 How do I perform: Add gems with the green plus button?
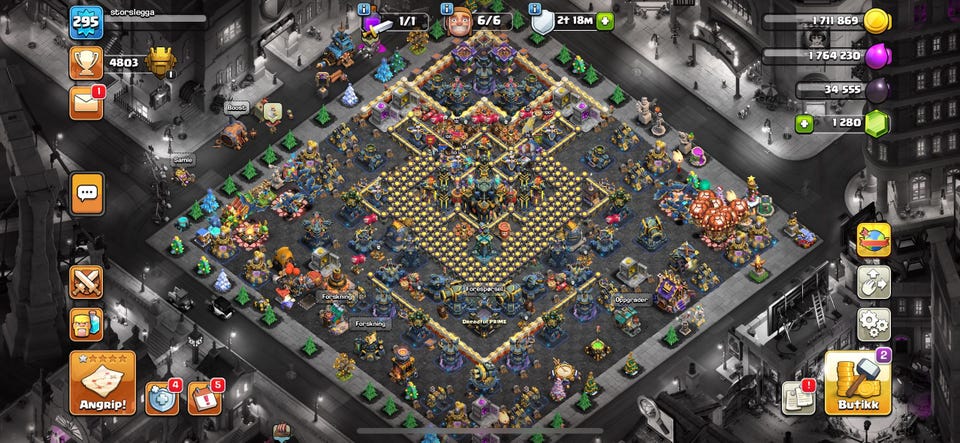click(x=804, y=123)
